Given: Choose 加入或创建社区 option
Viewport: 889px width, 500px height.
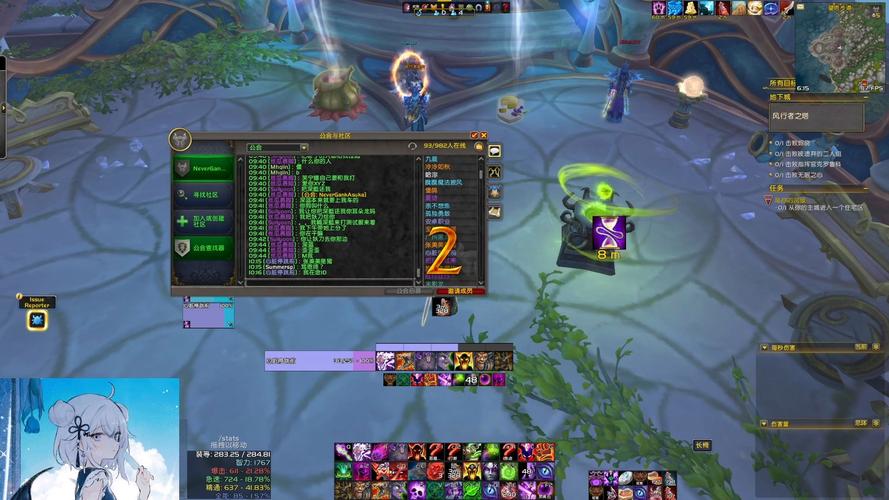Looking at the screenshot, I should click(205, 221).
